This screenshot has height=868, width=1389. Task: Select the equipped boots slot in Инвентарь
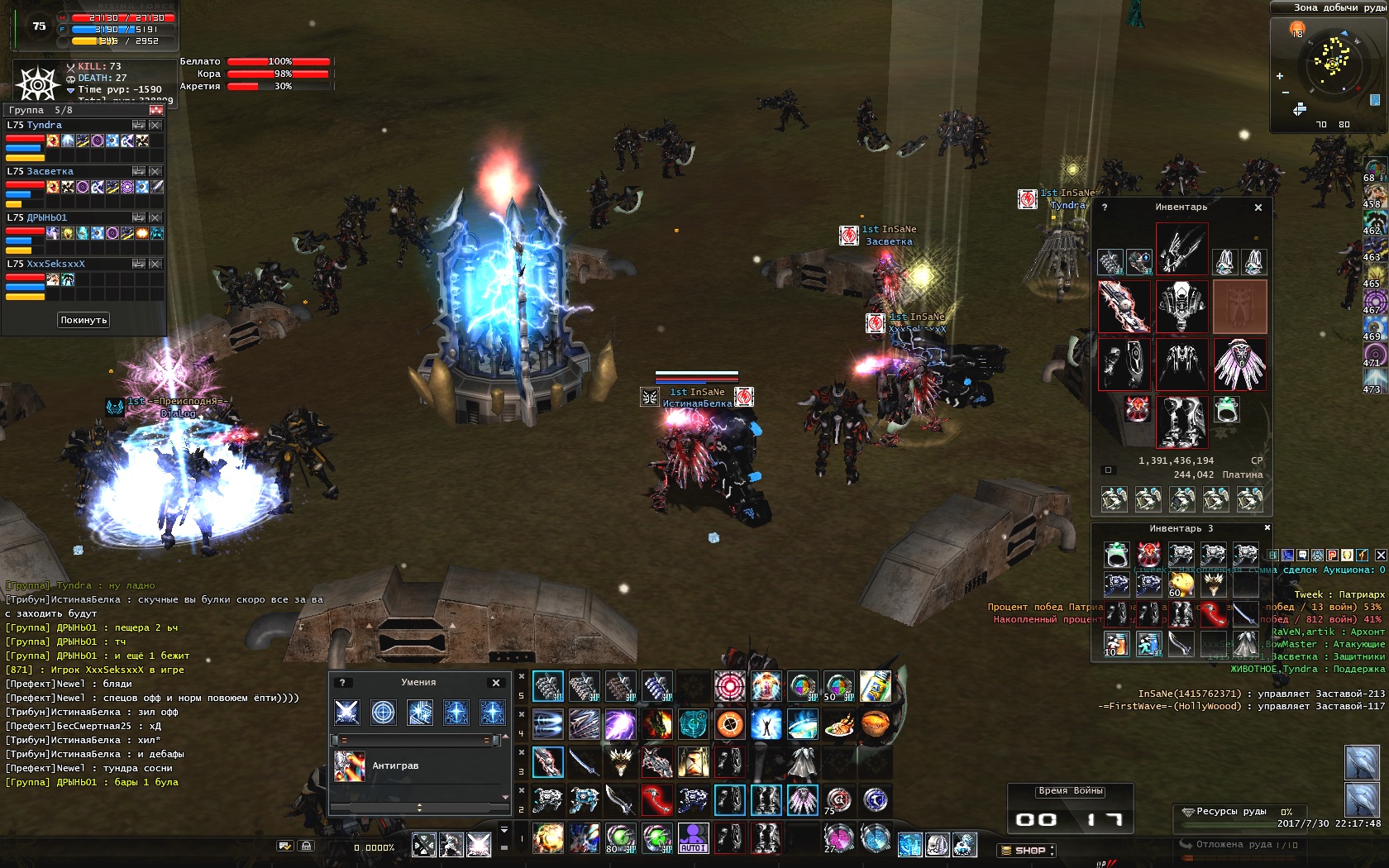(1181, 421)
